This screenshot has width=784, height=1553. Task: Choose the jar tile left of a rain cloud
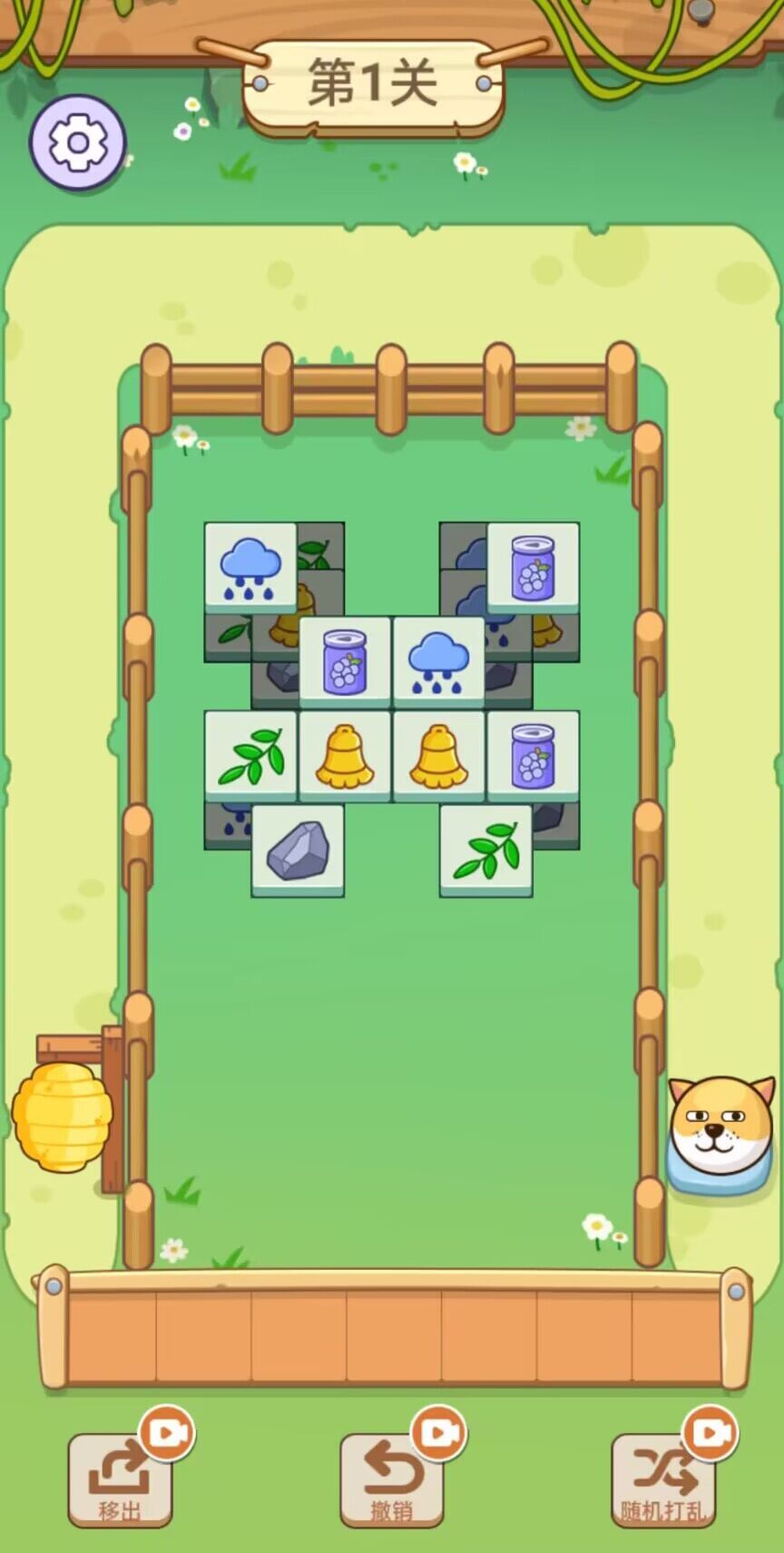(345, 662)
